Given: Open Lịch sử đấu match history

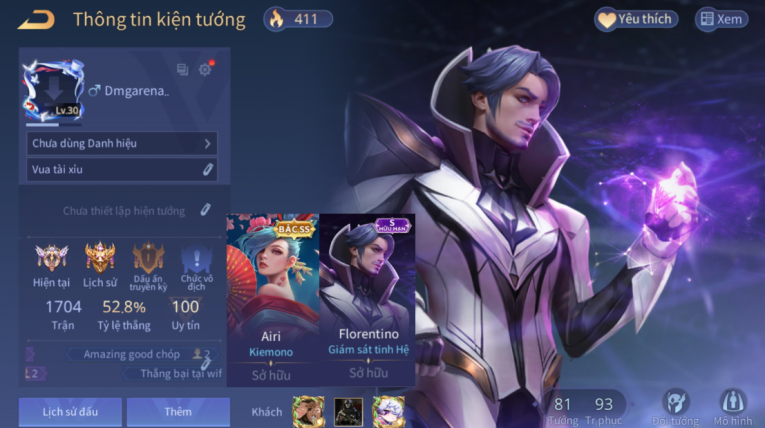Looking at the screenshot, I should pyautogui.click(x=70, y=411).
